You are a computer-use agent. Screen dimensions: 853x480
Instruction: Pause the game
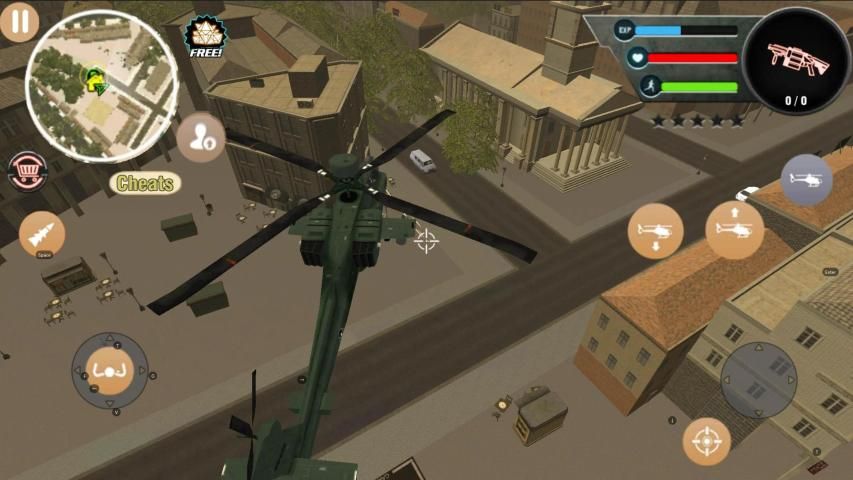tap(18, 21)
